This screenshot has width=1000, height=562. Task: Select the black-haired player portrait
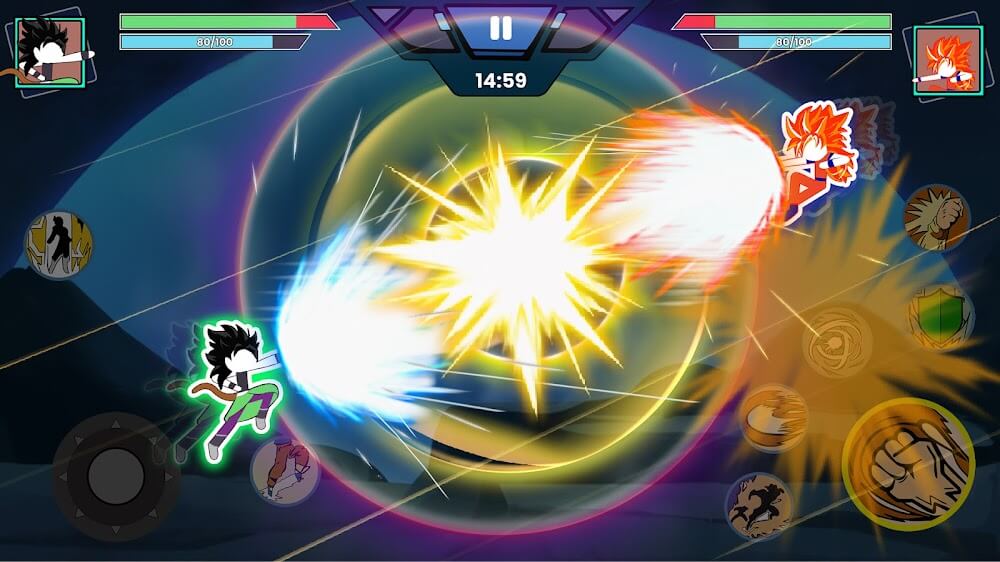(x=50, y=54)
